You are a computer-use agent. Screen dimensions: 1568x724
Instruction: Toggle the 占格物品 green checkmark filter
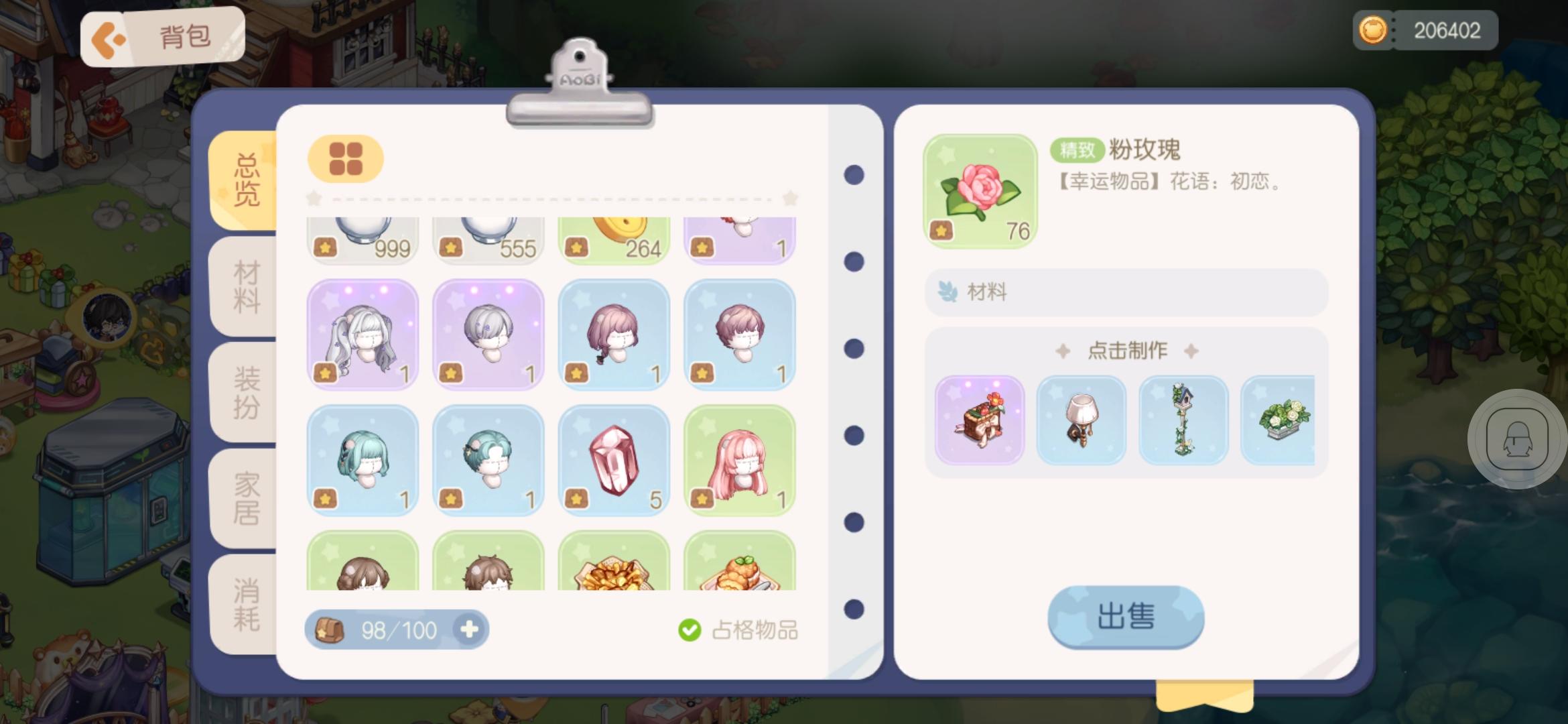coord(690,629)
